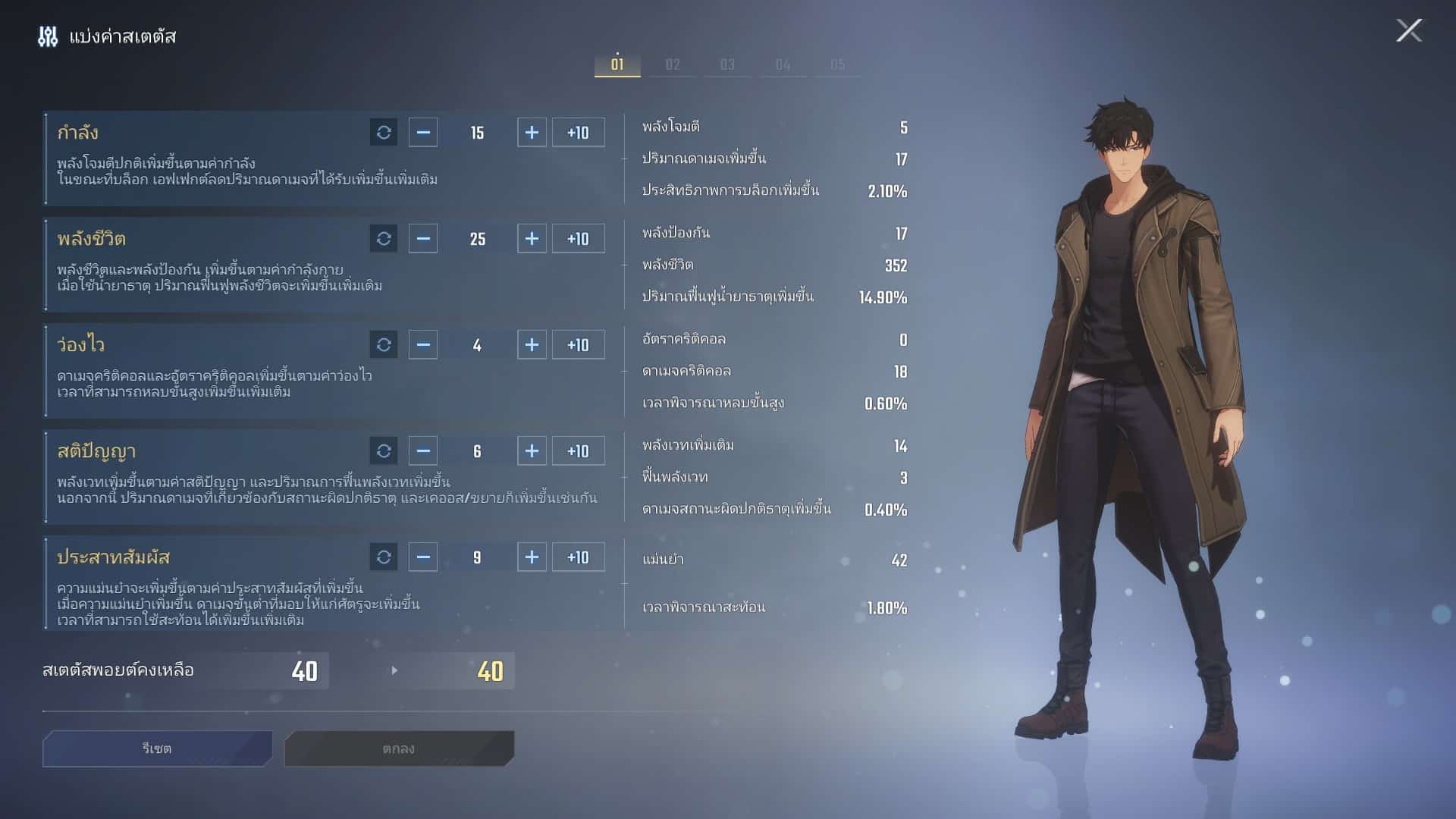Add +10 points to สติปัญญา
Screen dimensions: 1456x819
tap(578, 451)
